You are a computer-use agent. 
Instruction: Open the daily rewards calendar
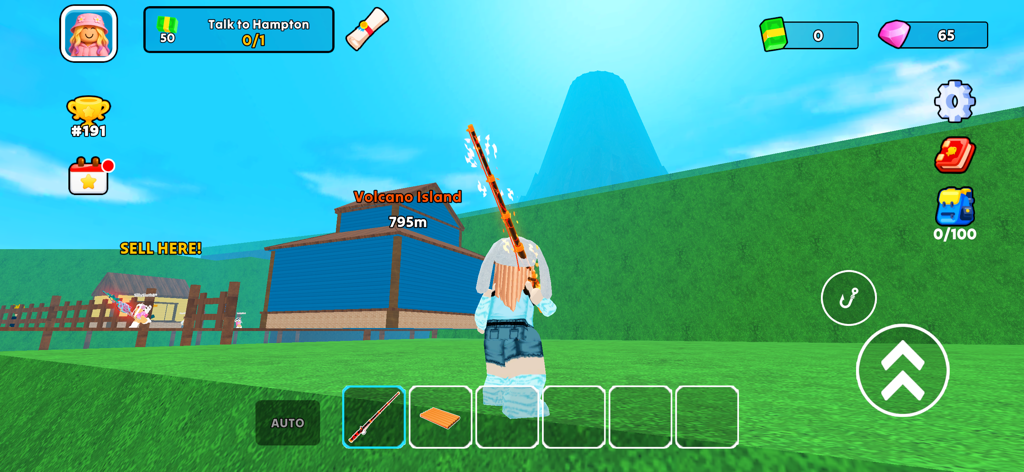(89, 176)
